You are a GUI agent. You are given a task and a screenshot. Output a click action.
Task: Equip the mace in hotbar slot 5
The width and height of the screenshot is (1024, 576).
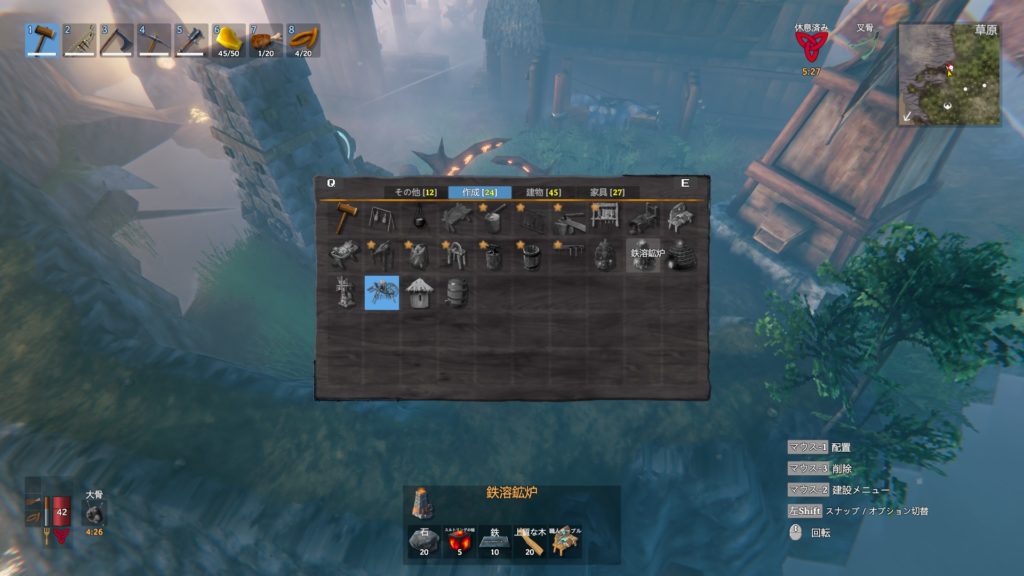point(191,40)
